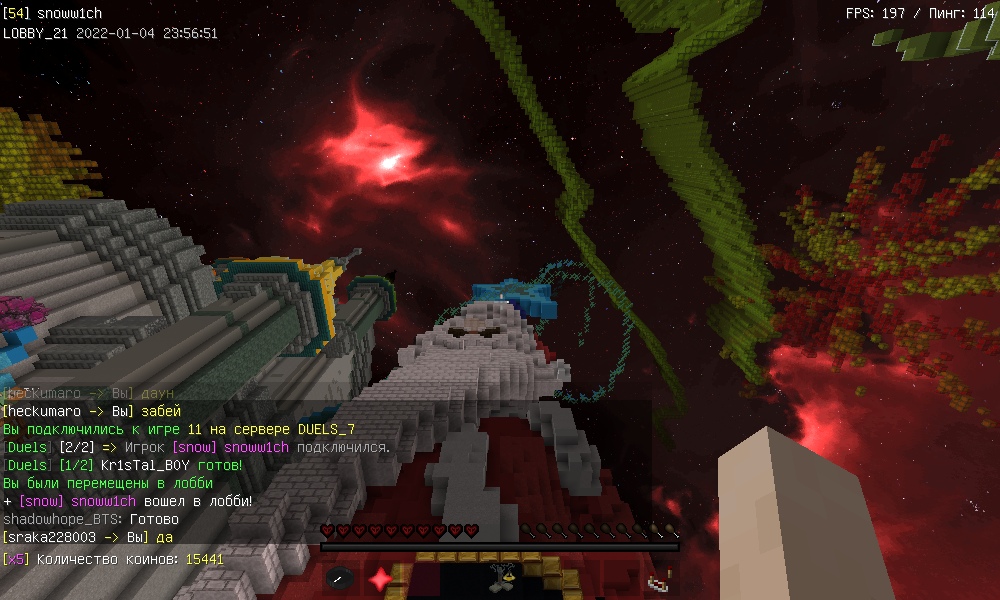Select the red star hotbar item
This screenshot has height=600, width=1000.
[380, 579]
